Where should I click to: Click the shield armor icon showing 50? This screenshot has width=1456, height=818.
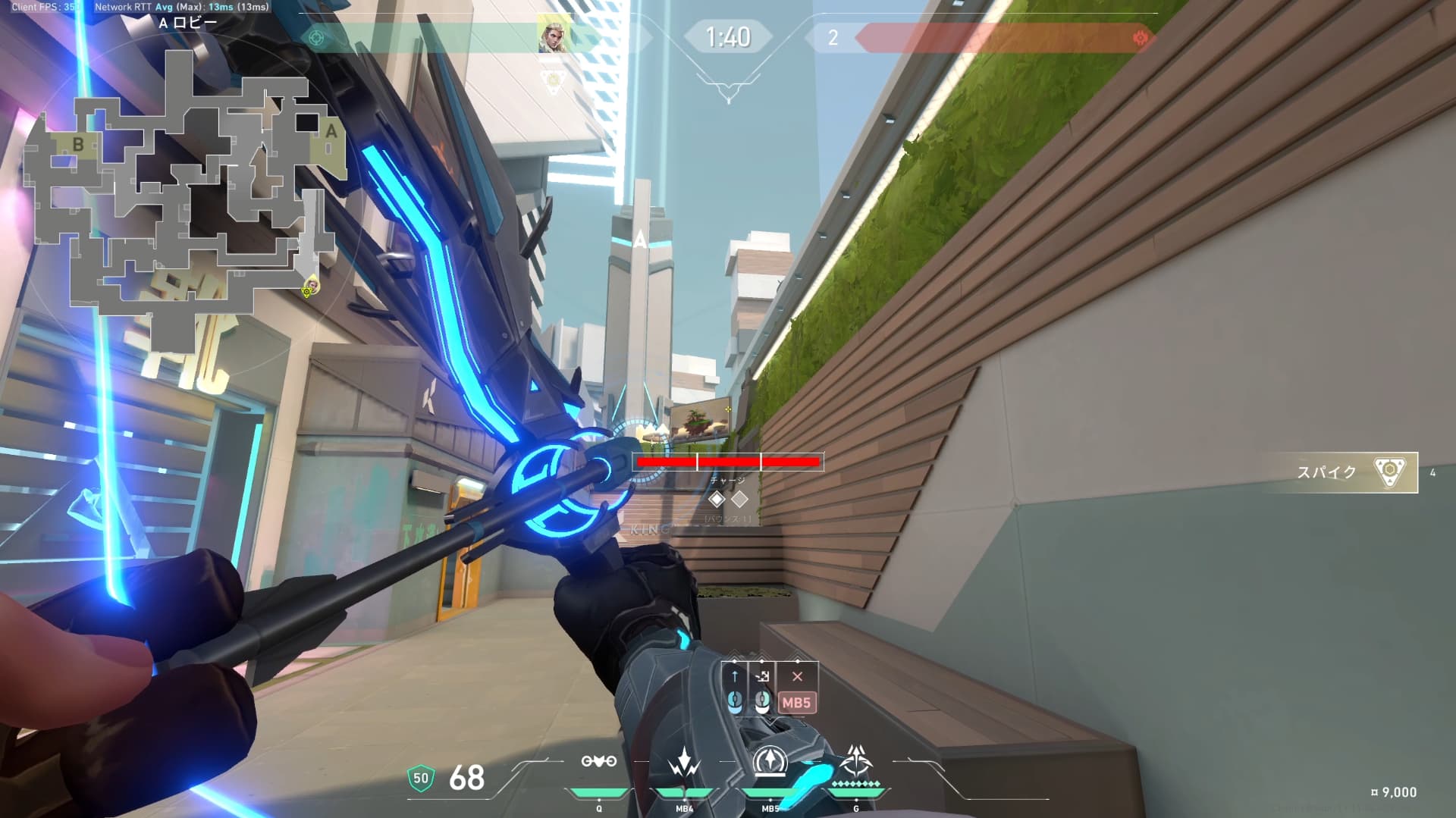(421, 778)
